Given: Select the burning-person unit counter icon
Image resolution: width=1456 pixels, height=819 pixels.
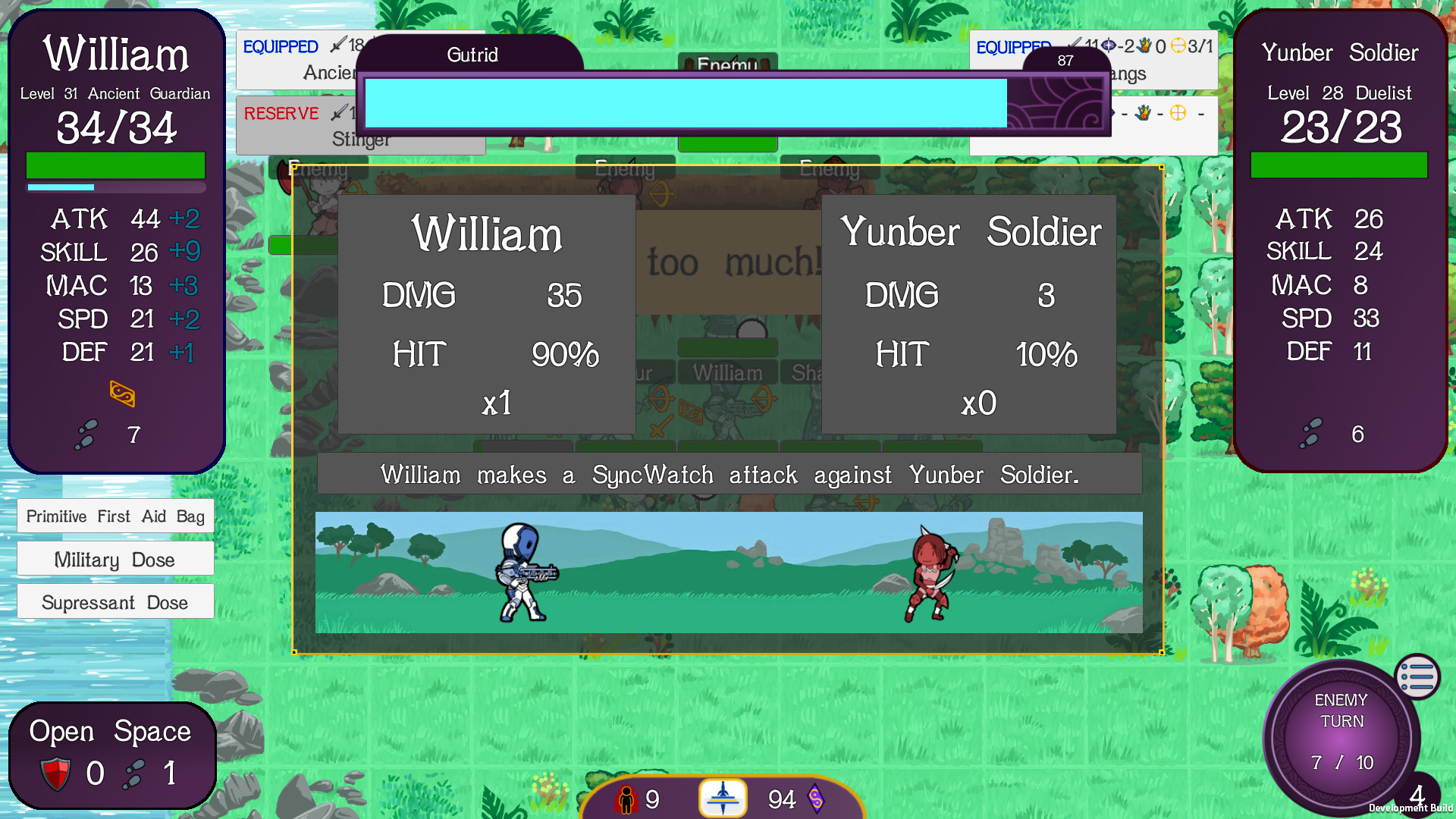Looking at the screenshot, I should (627, 798).
